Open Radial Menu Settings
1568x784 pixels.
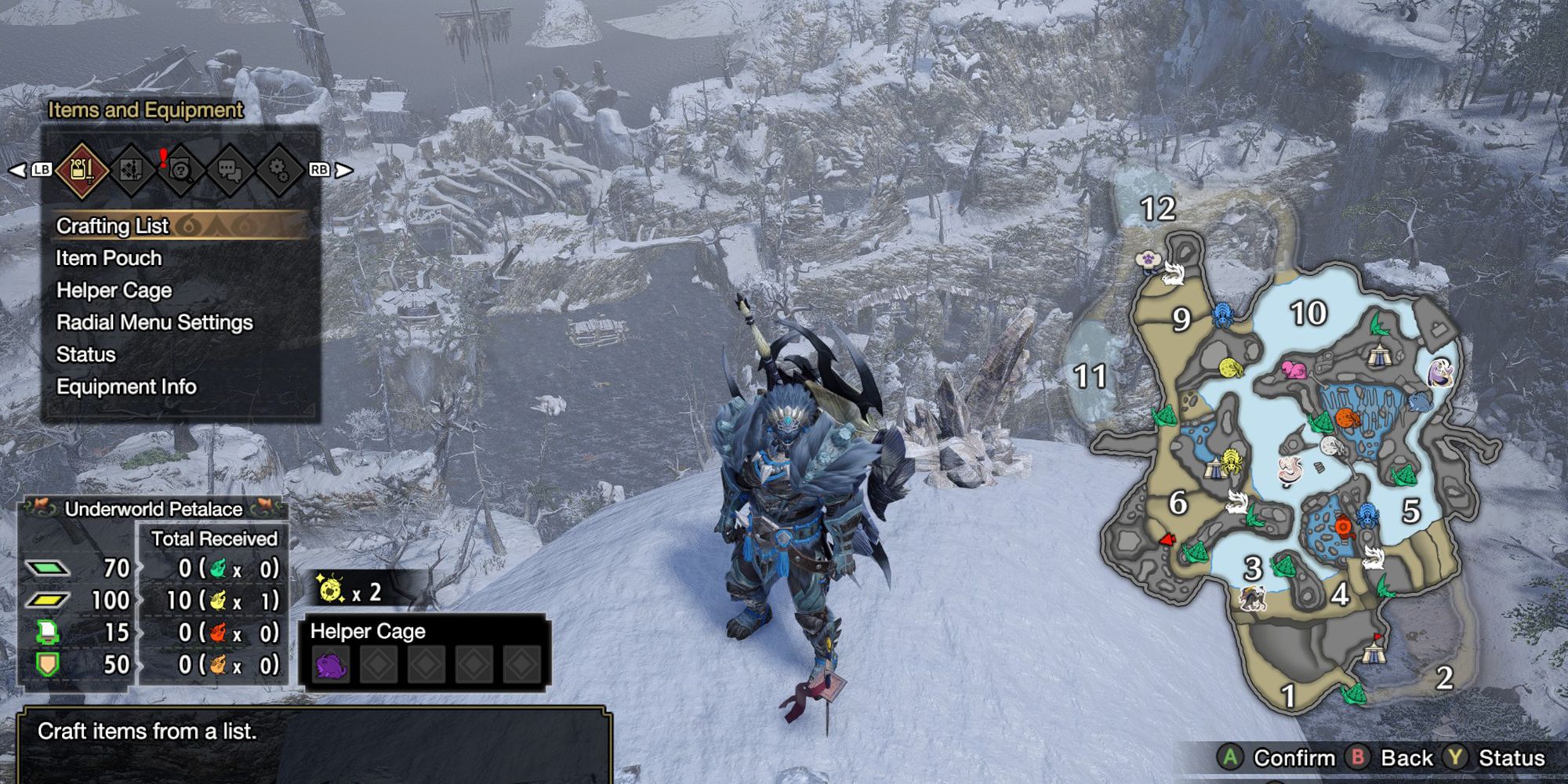coord(154,322)
